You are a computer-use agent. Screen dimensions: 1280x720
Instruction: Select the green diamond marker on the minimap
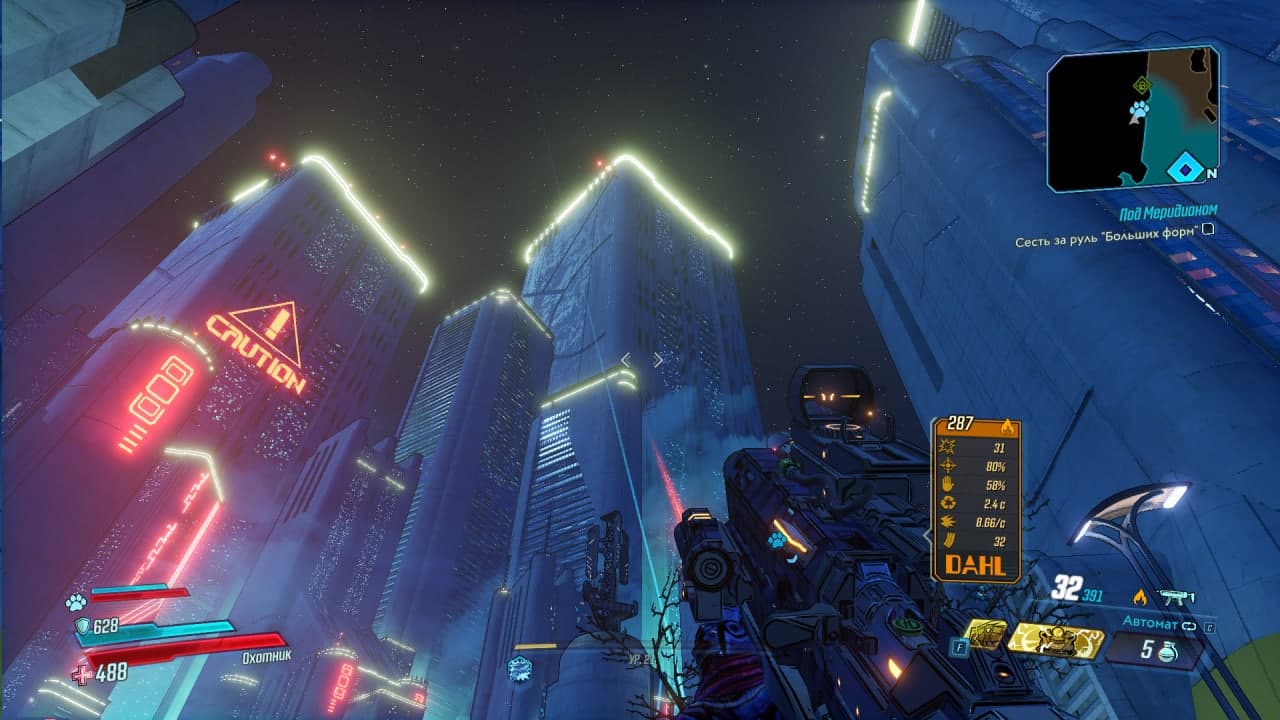[x=1141, y=86]
